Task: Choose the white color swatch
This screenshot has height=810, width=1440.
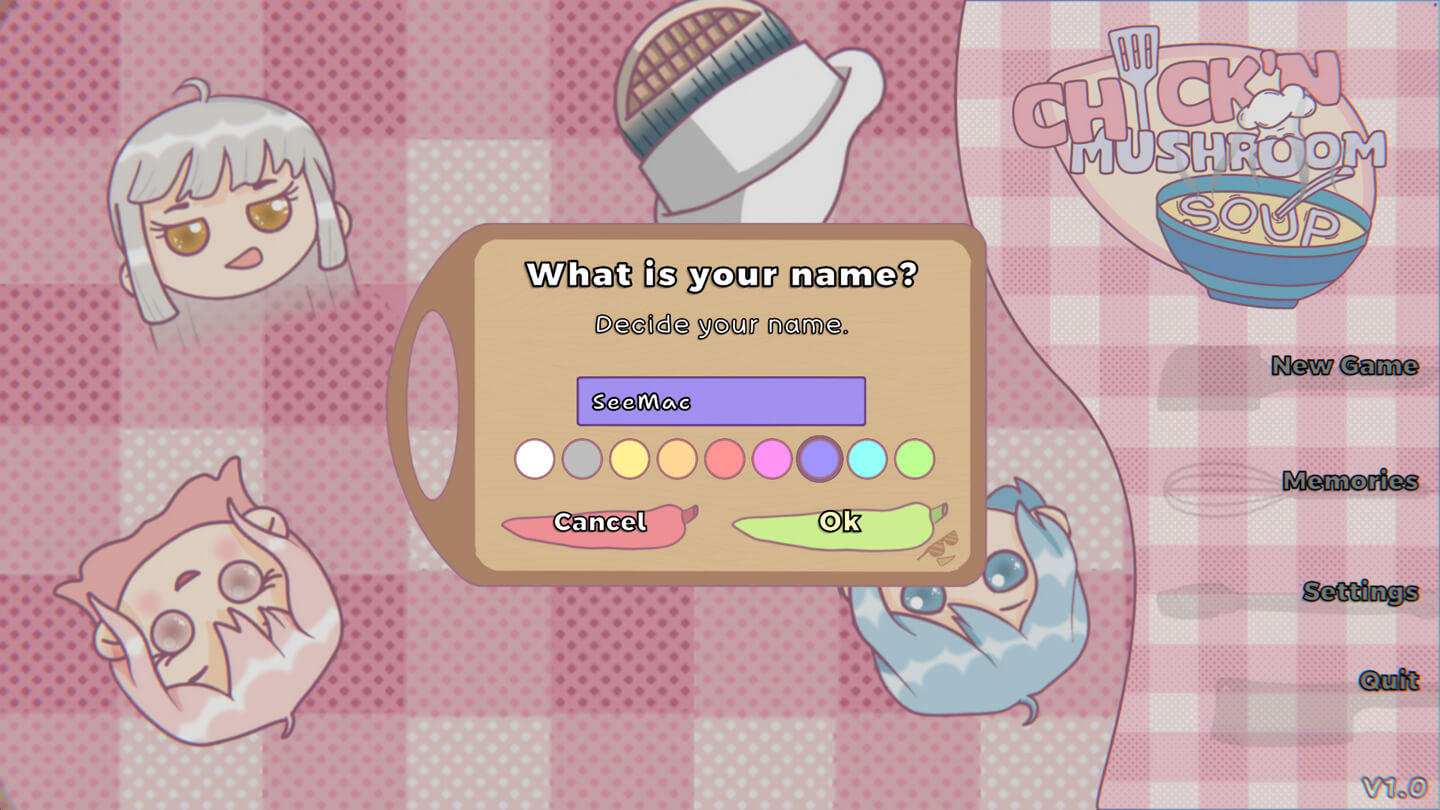Action: pos(534,459)
